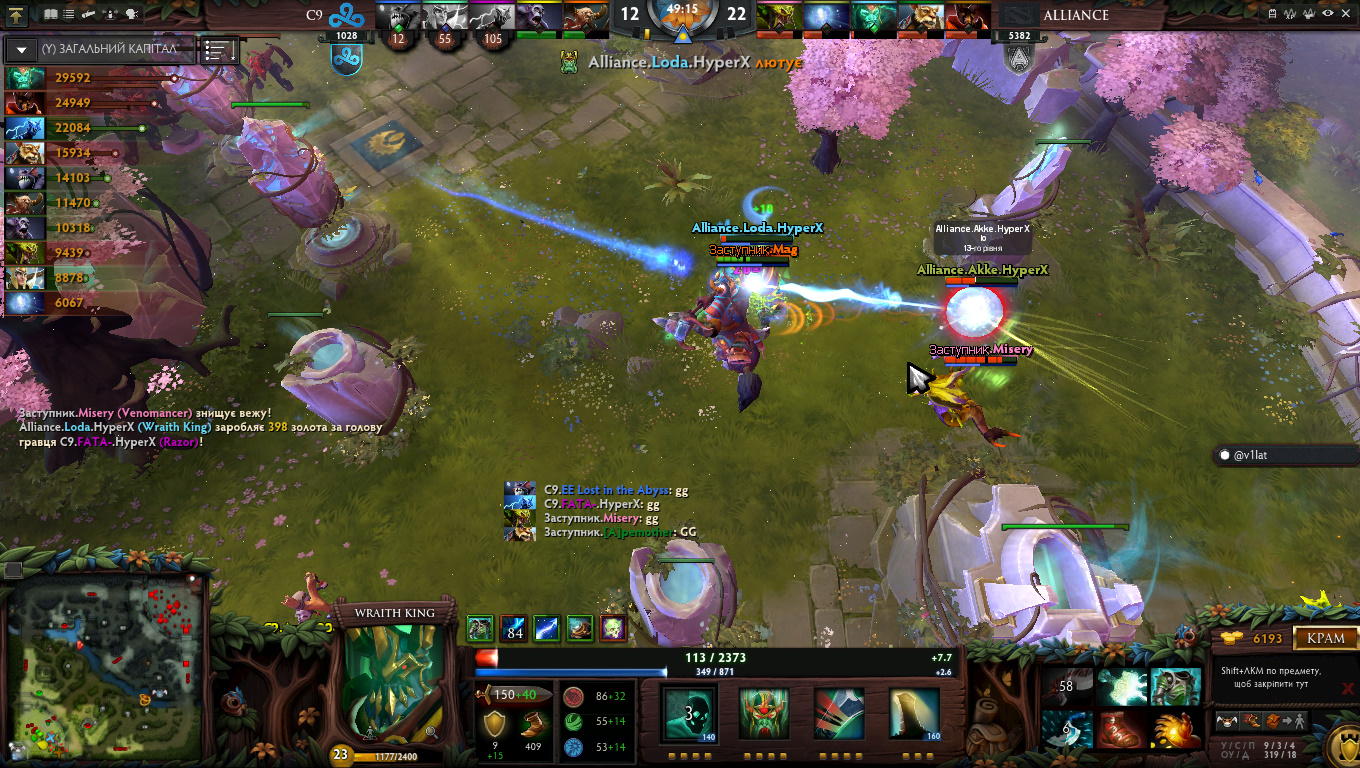Screen dimensions: 1360x768
Task: Open the КРАМ shop button
Action: pyautogui.click(x=1326, y=638)
